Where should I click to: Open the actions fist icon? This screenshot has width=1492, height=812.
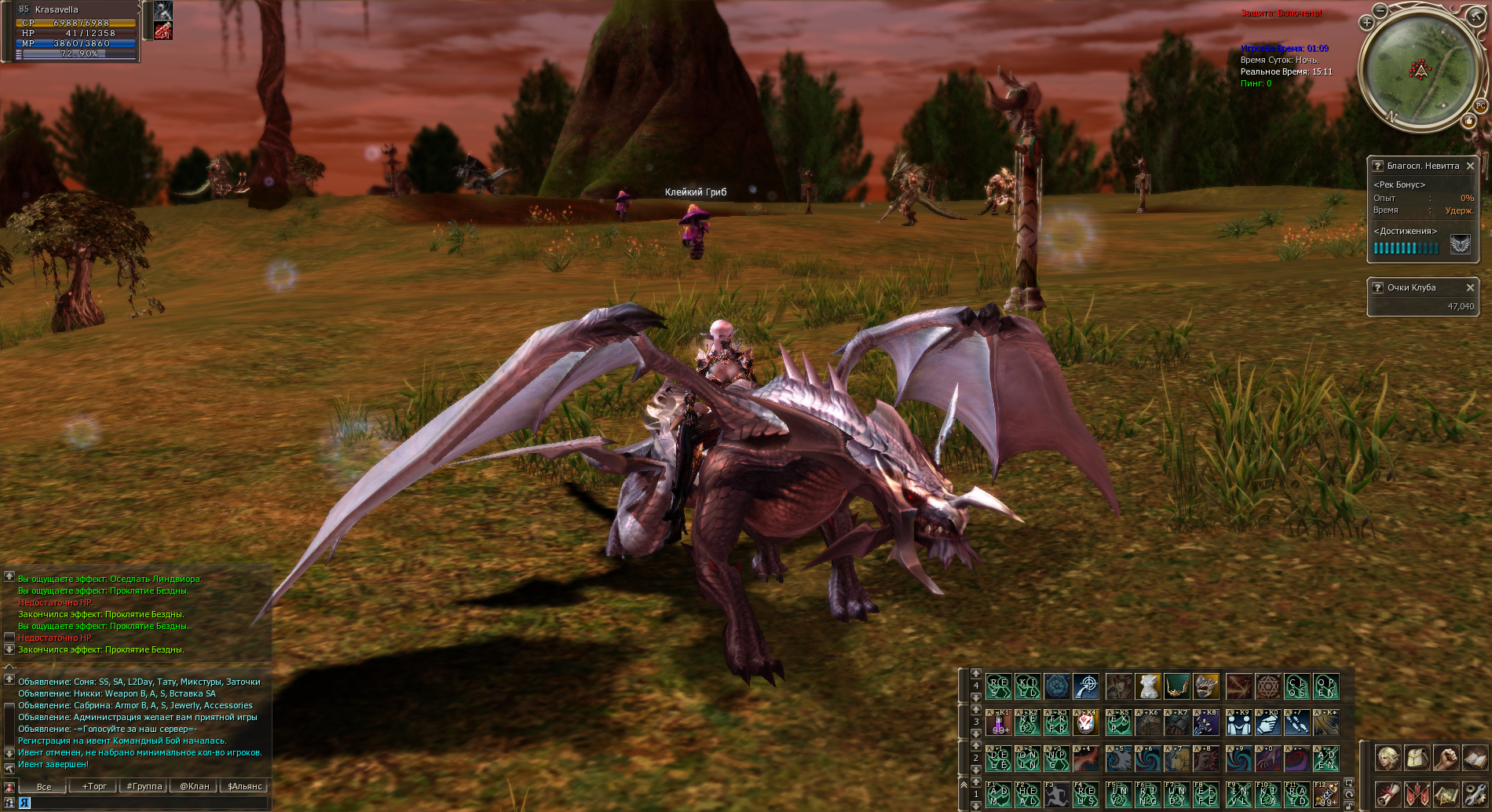1446,759
